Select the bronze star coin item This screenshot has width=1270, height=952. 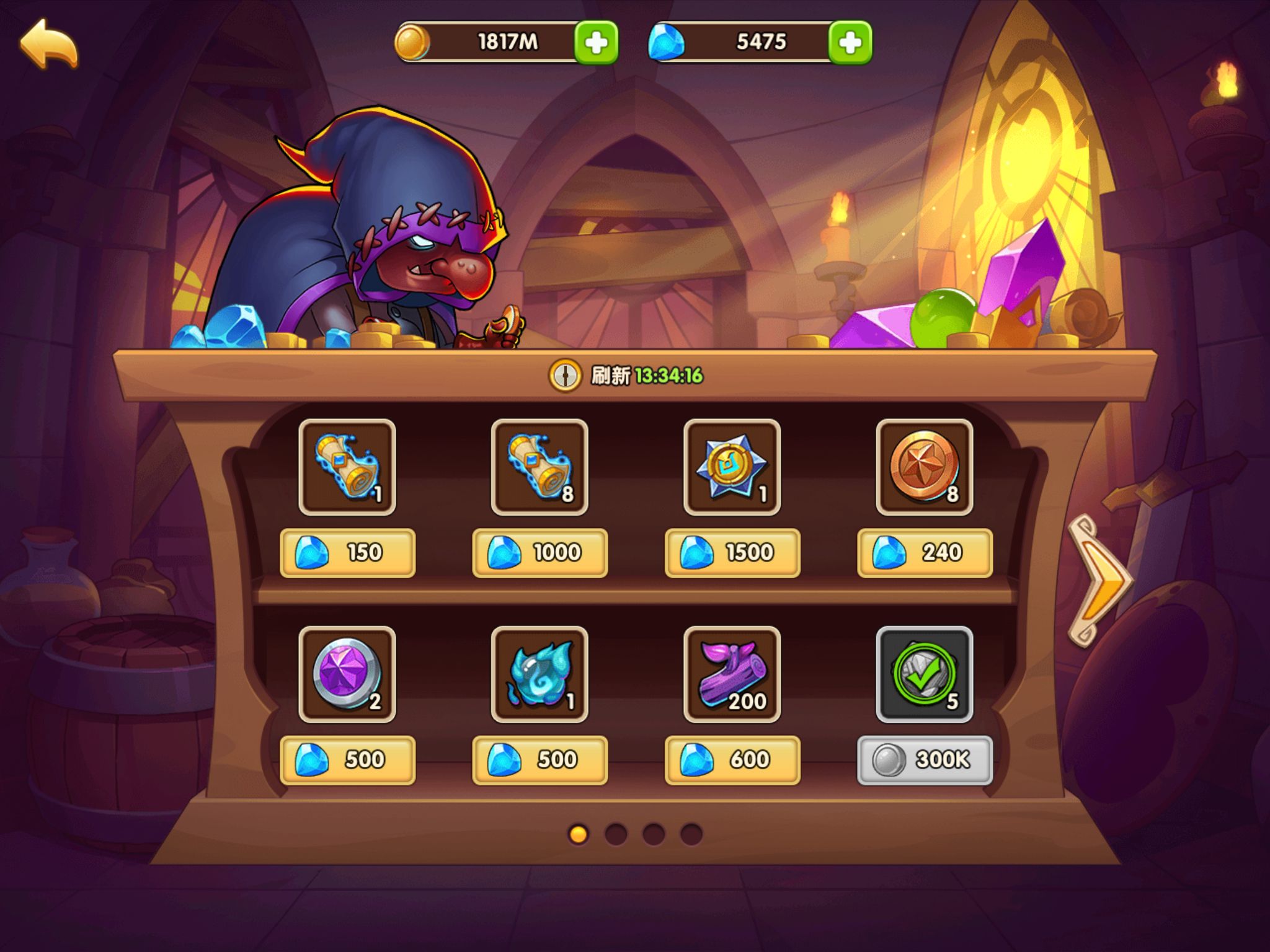click(924, 467)
